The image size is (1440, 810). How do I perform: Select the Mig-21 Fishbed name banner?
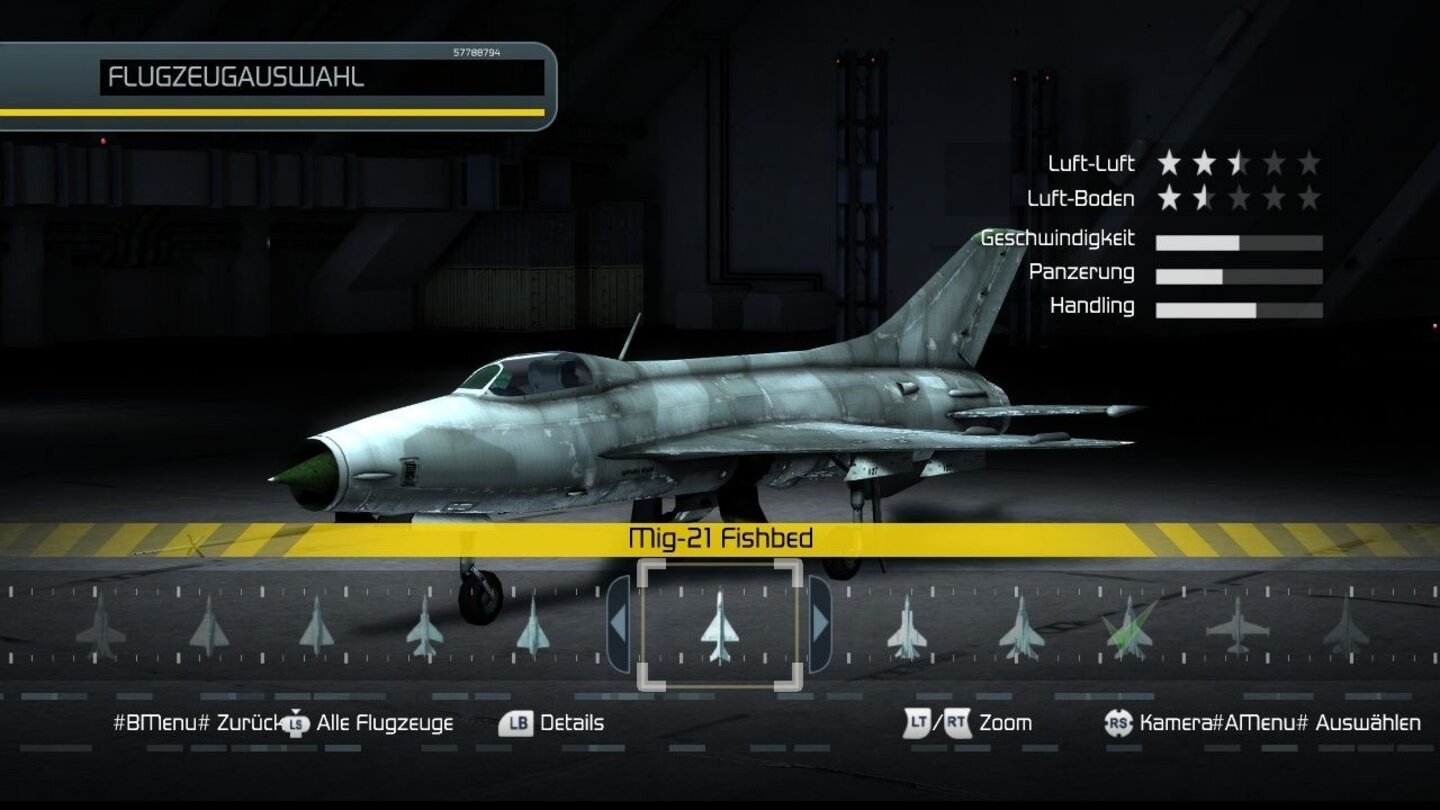722,537
